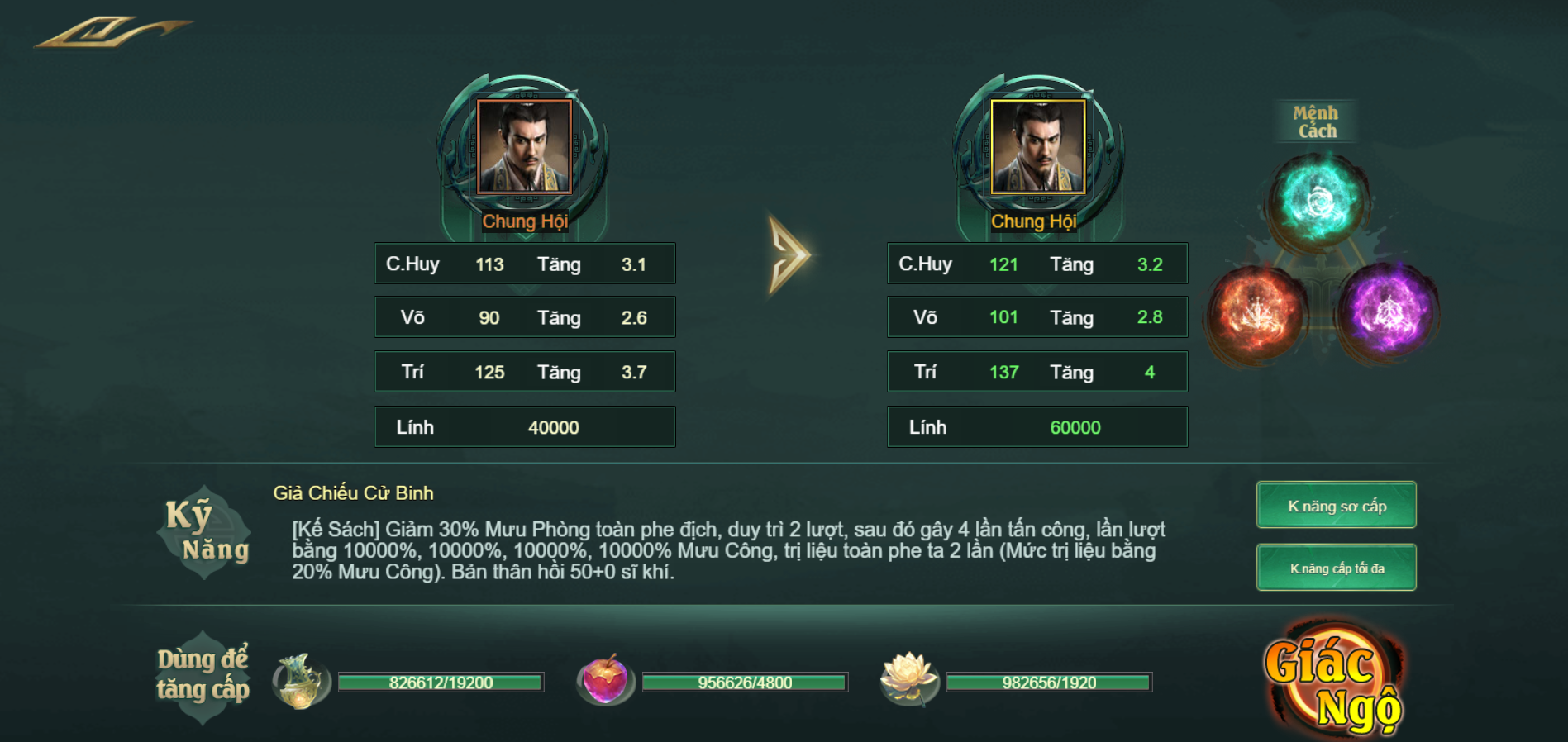Inspect the pink peach material icon

605,681
